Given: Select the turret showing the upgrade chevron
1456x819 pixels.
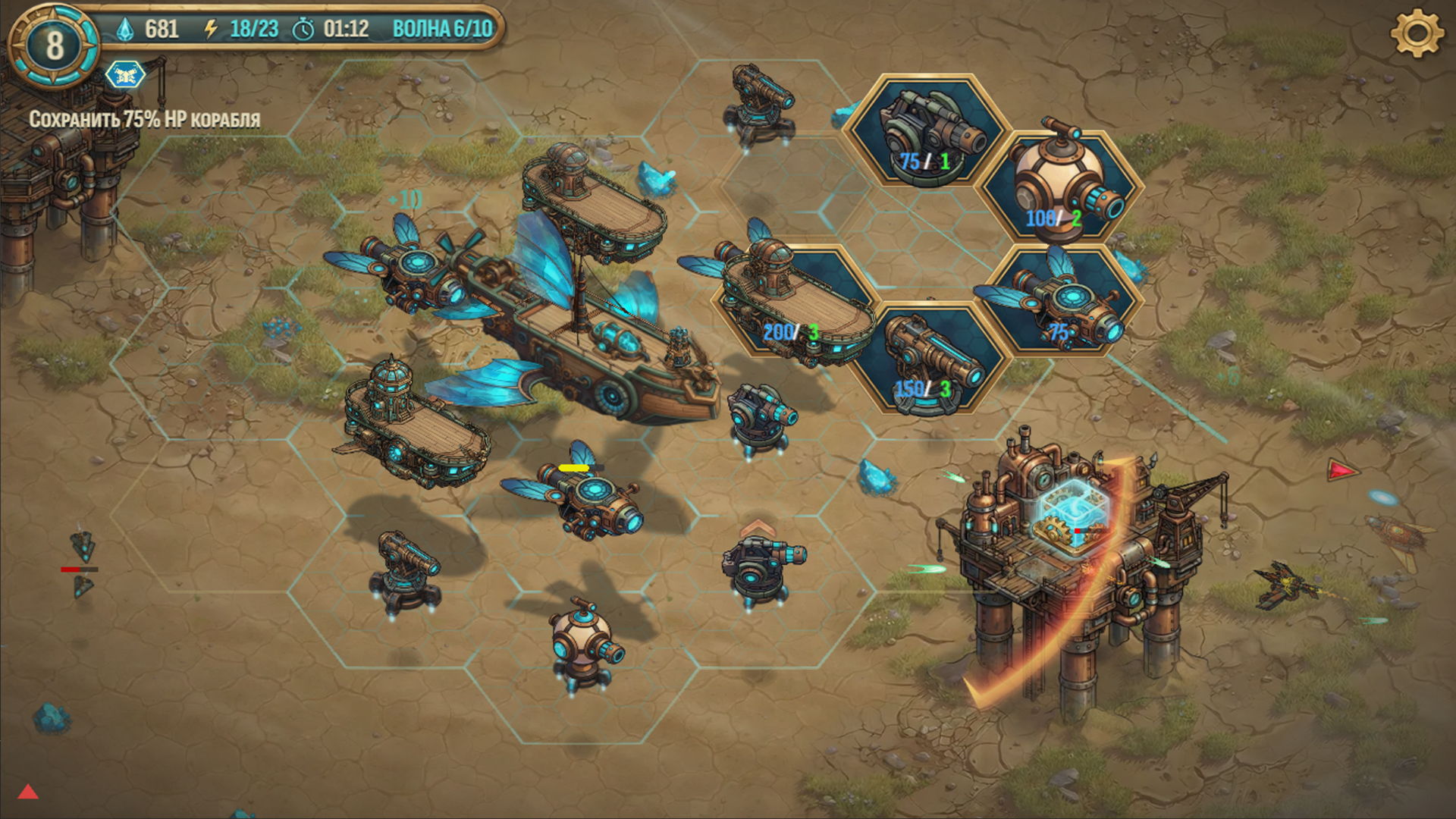Looking at the screenshot, I should coord(755,569).
